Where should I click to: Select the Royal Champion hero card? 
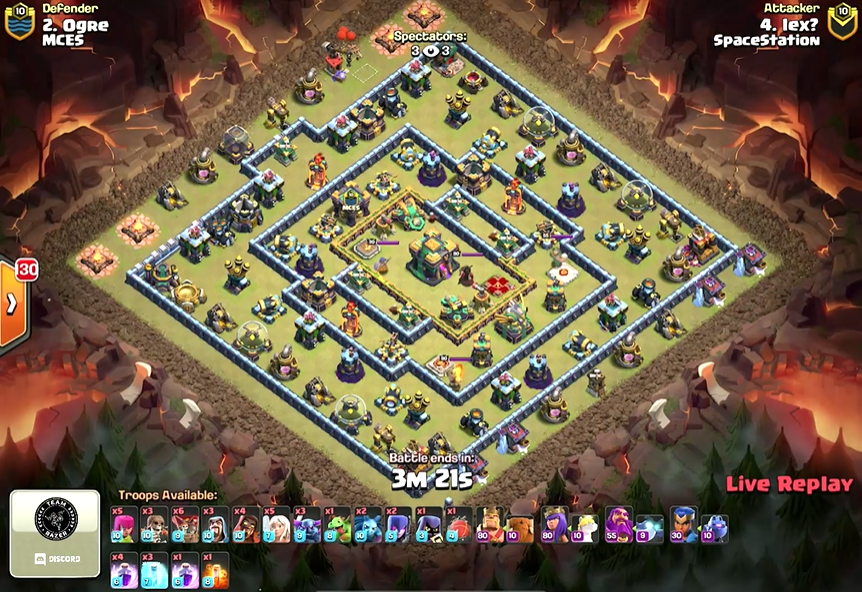683,525
